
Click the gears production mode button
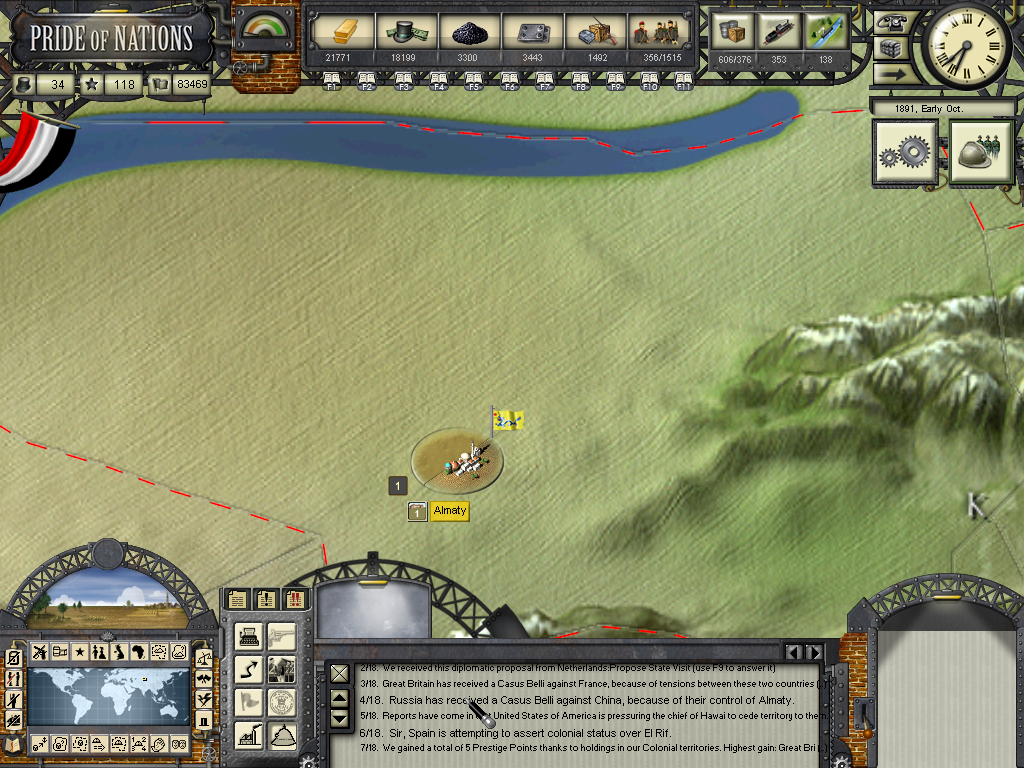click(905, 153)
